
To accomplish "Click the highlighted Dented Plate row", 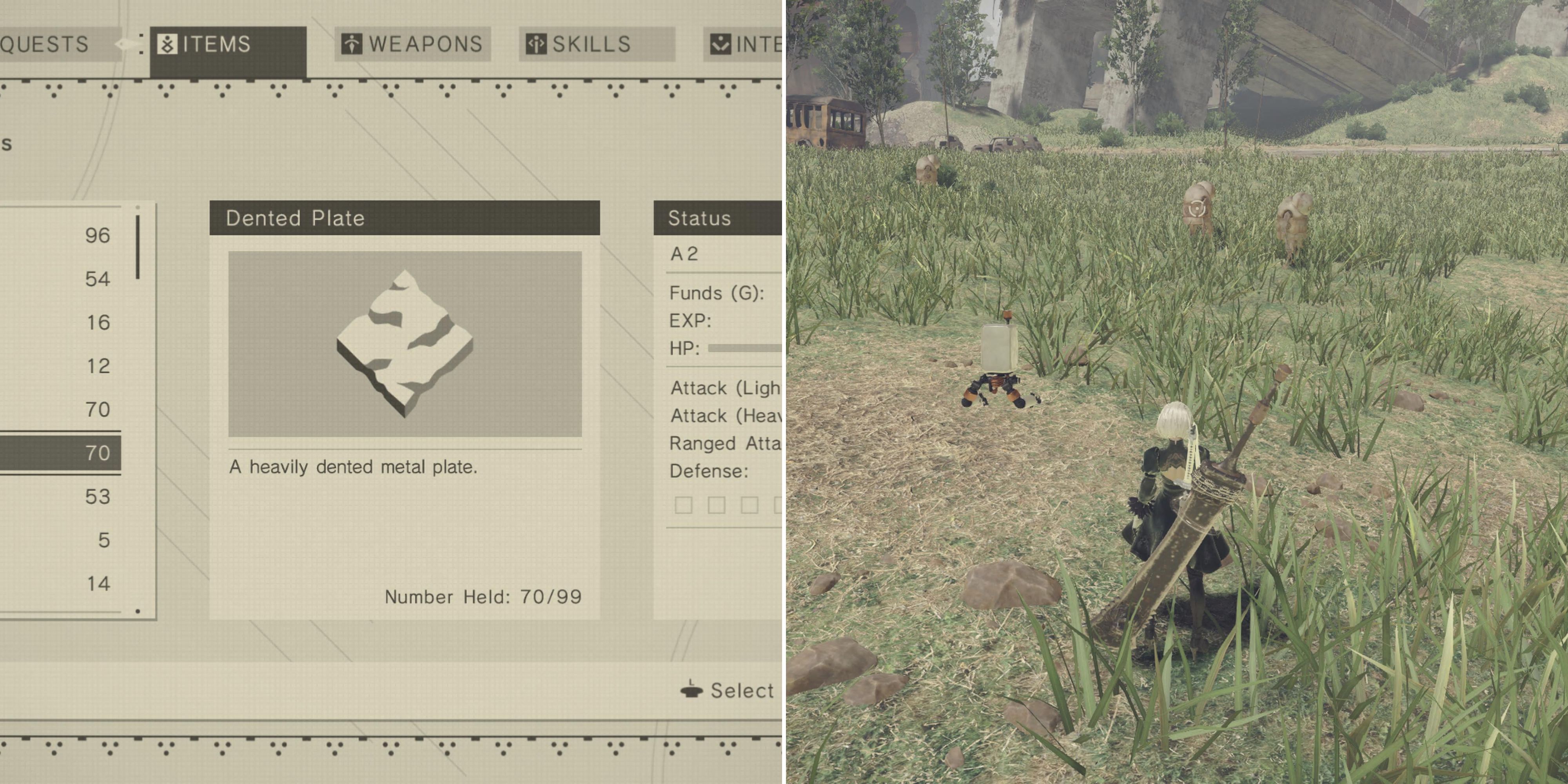I will [61, 453].
